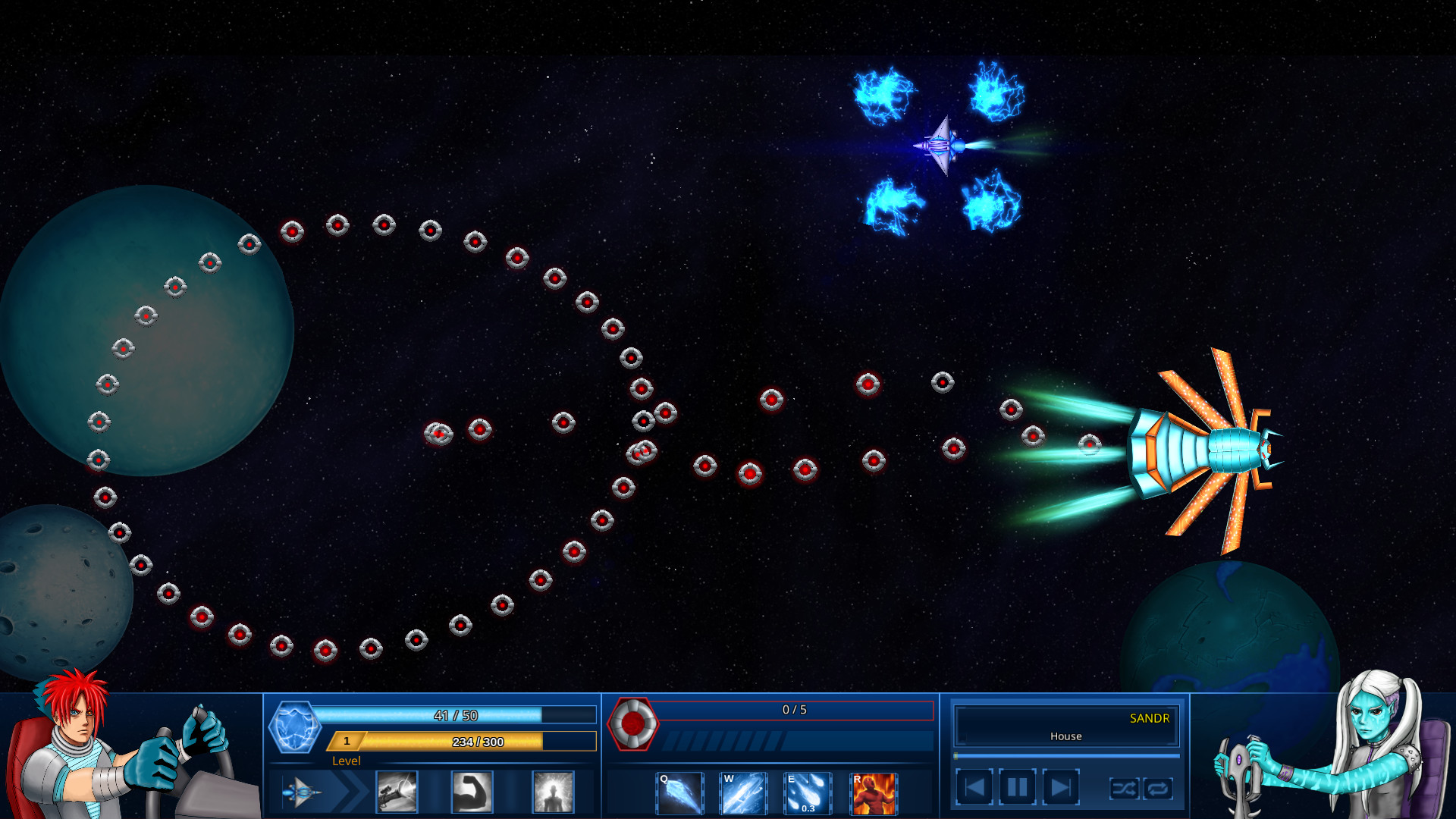This screenshot has height=819, width=1456.
Task: Select the glowing-figure ascension upgrade icon
Action: pyautogui.click(x=553, y=792)
